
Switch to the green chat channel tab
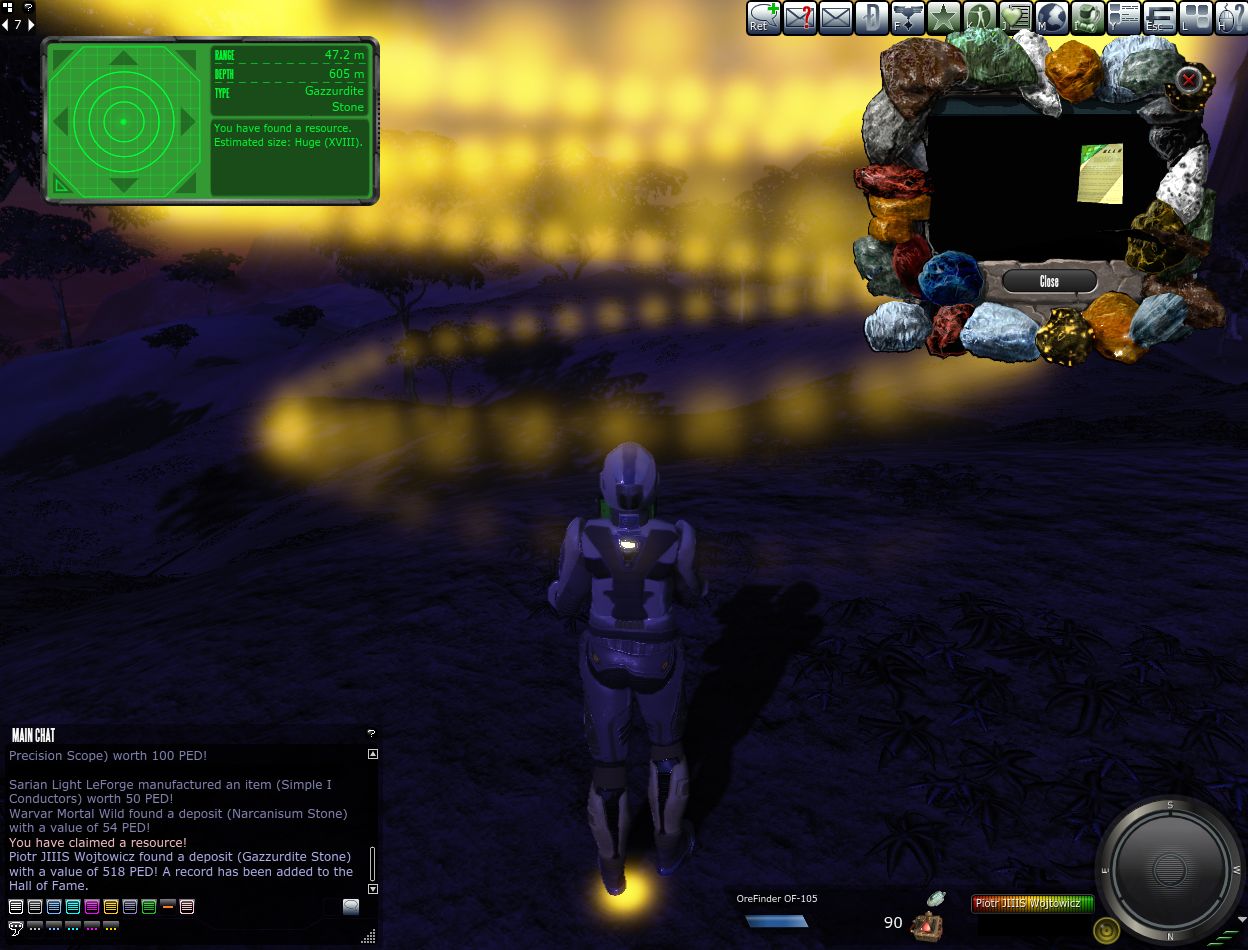(149, 907)
